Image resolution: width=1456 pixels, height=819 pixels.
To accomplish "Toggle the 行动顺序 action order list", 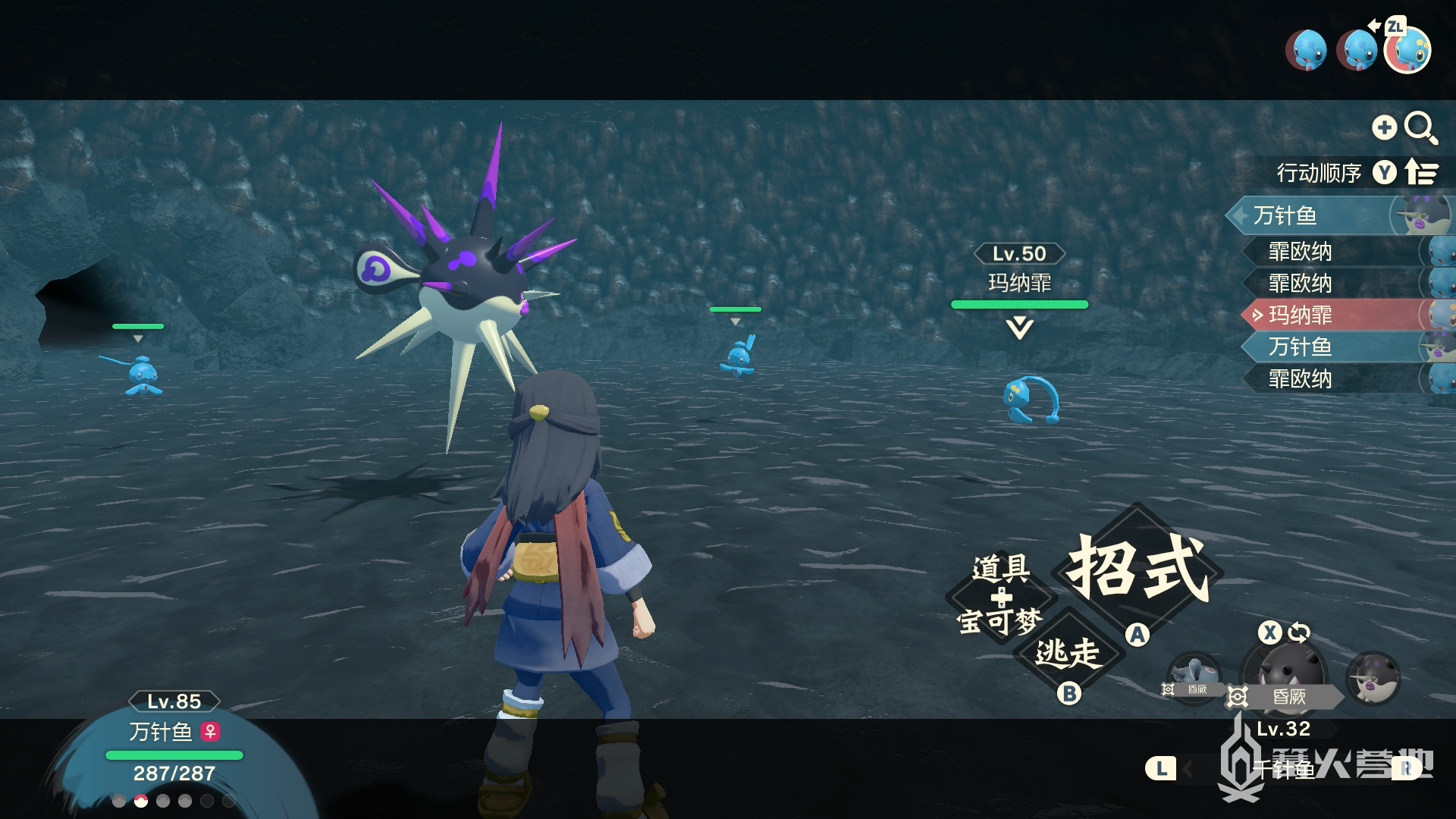I will [1357, 173].
